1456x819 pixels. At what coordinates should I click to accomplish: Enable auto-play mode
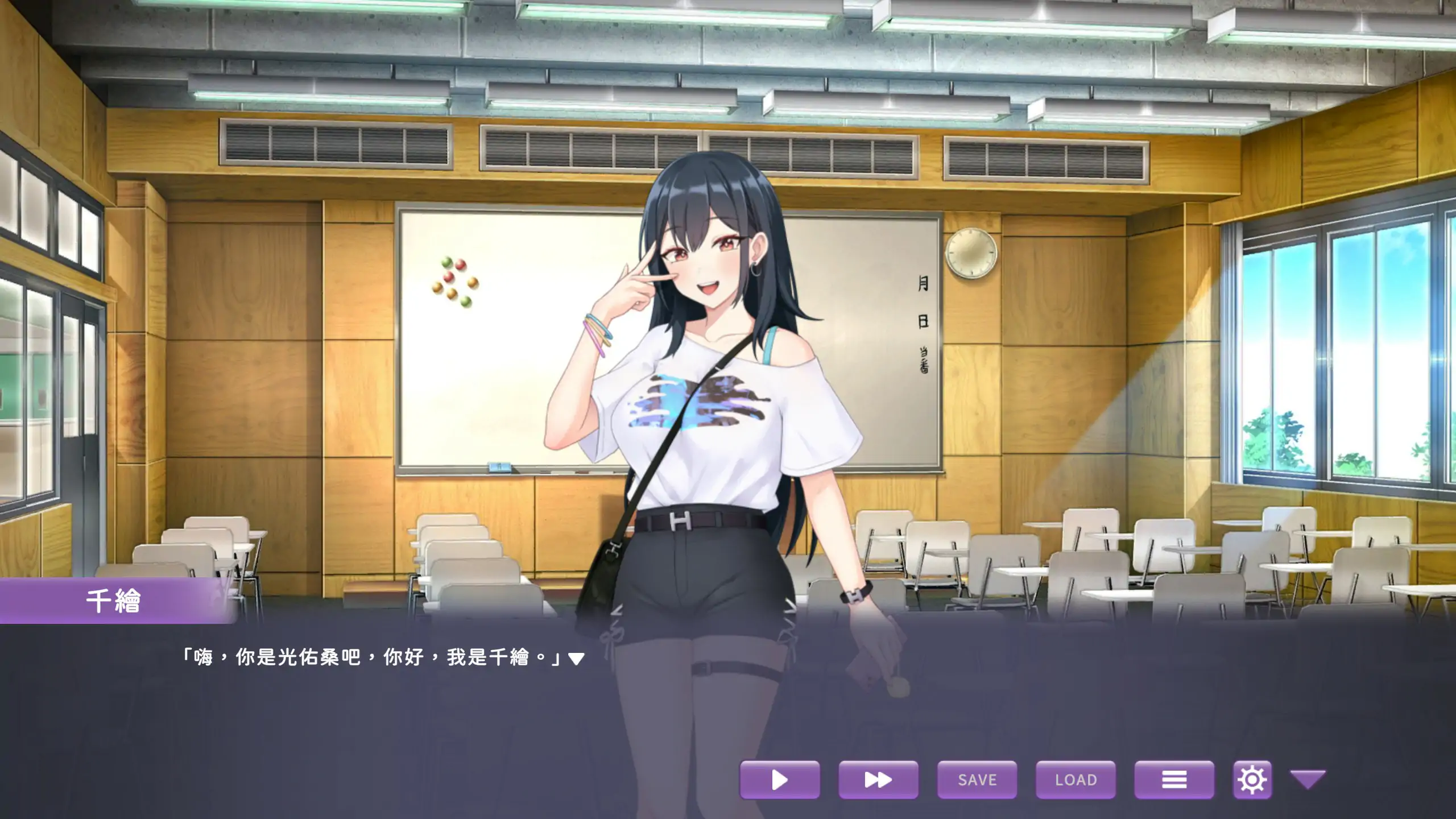click(x=780, y=780)
